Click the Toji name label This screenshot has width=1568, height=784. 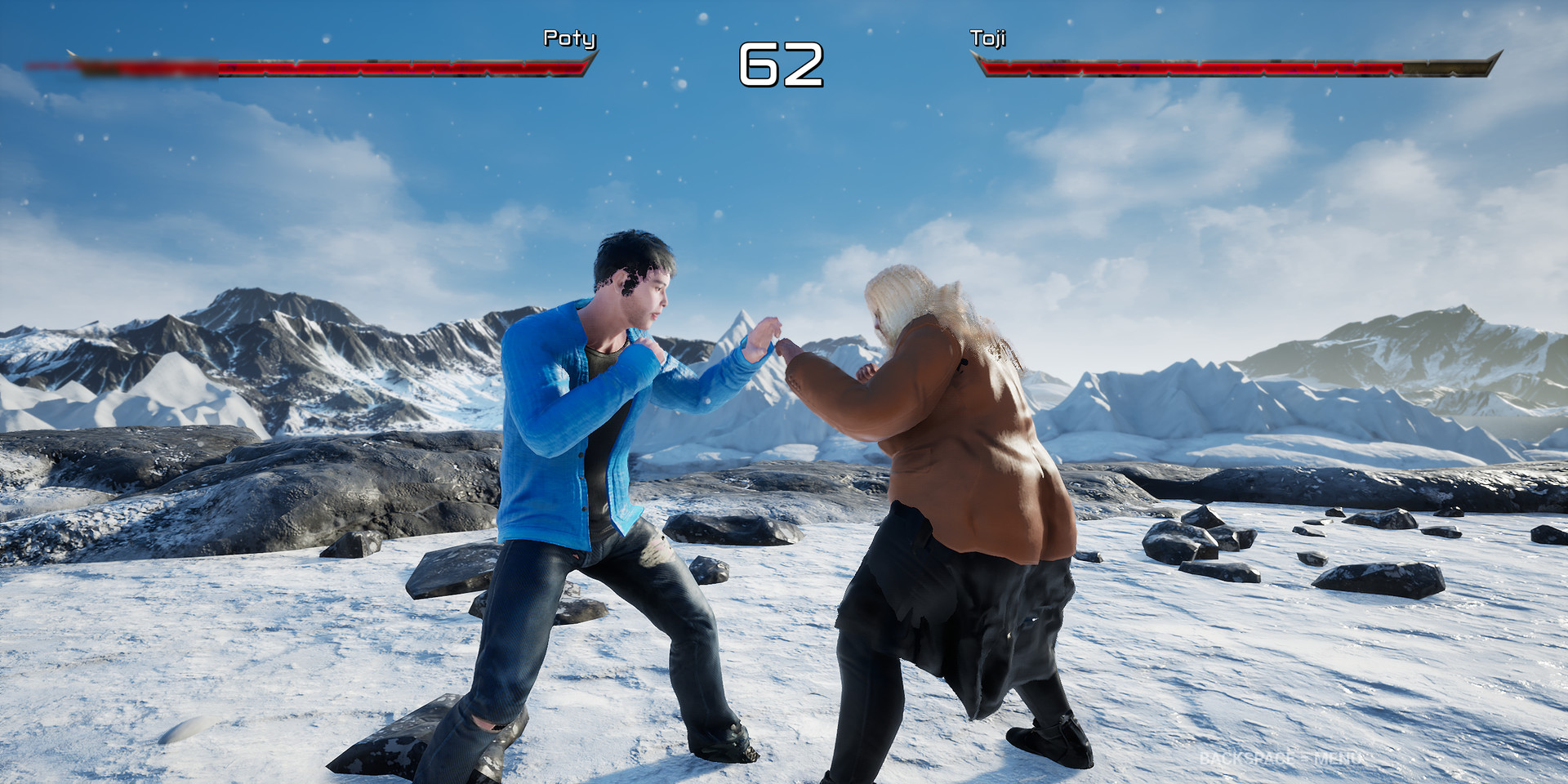pos(987,38)
